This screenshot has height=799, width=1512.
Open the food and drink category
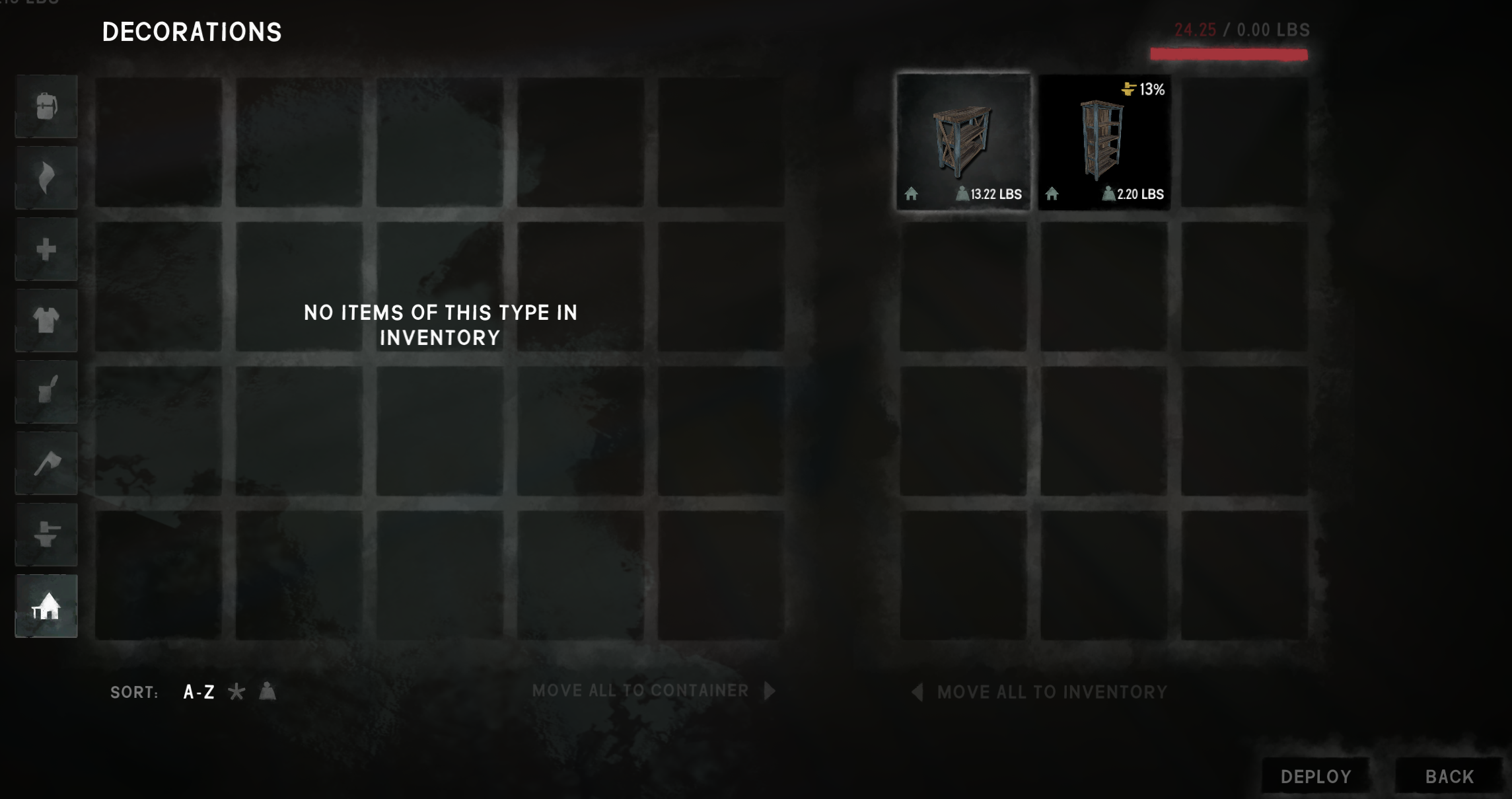point(46,392)
